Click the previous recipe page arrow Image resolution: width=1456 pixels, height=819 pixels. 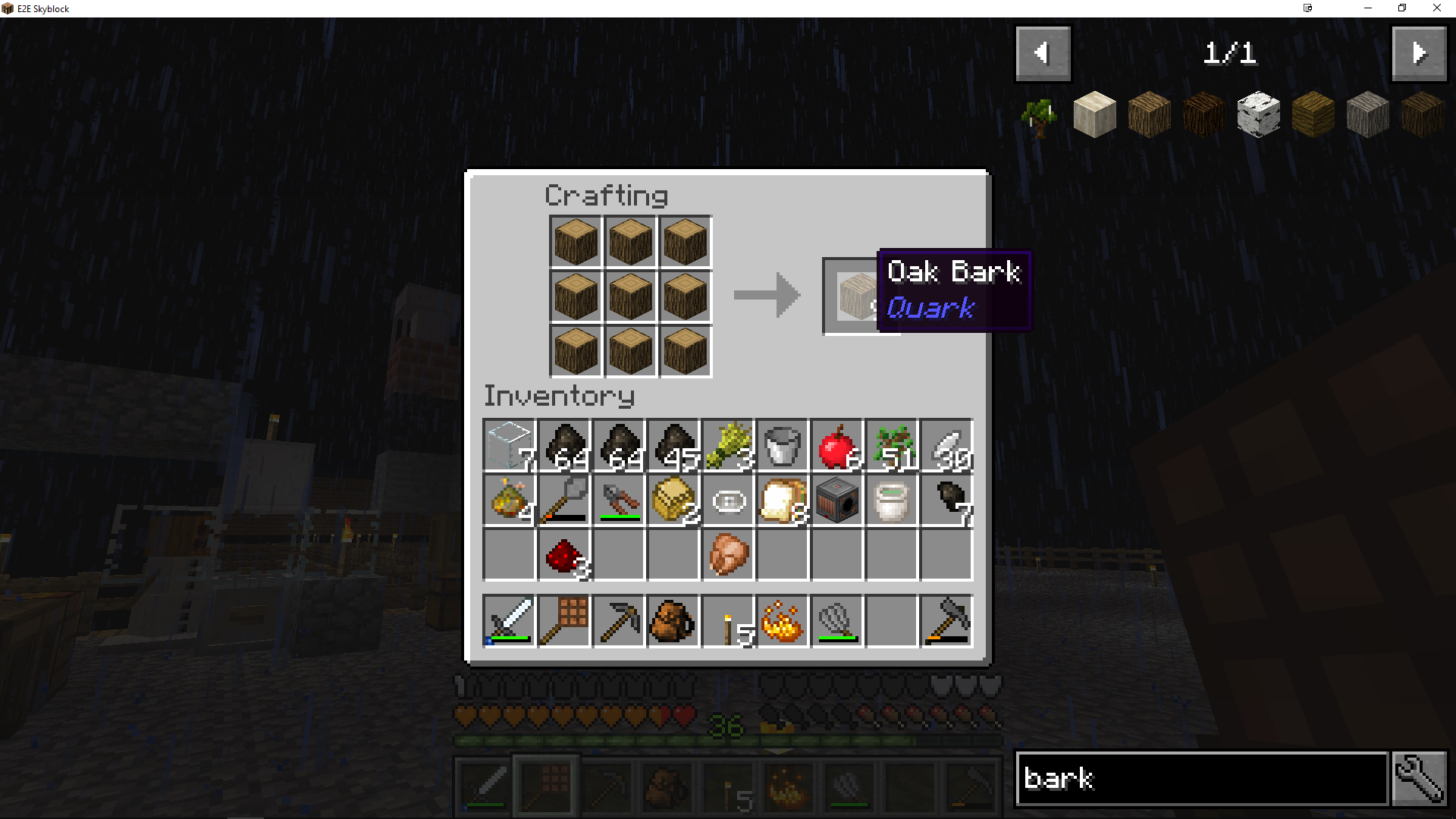(1043, 53)
